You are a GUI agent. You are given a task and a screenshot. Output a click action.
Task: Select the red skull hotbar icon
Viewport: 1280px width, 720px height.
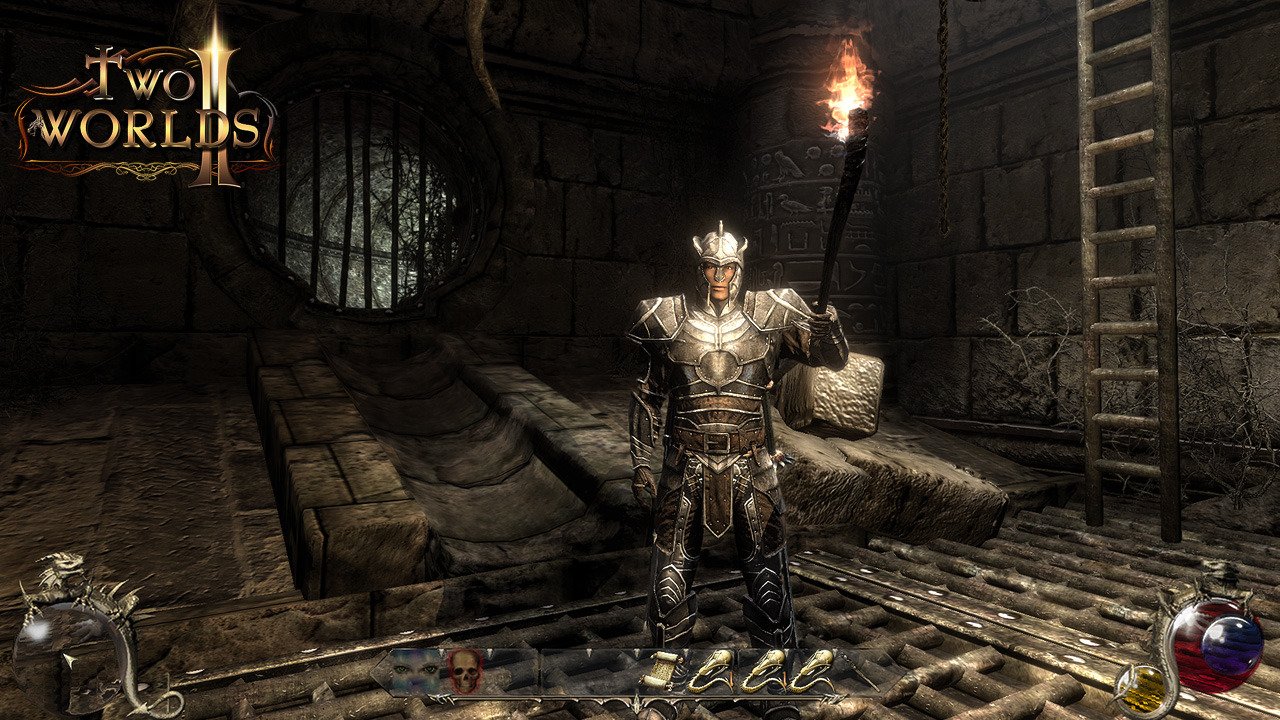click(x=463, y=671)
